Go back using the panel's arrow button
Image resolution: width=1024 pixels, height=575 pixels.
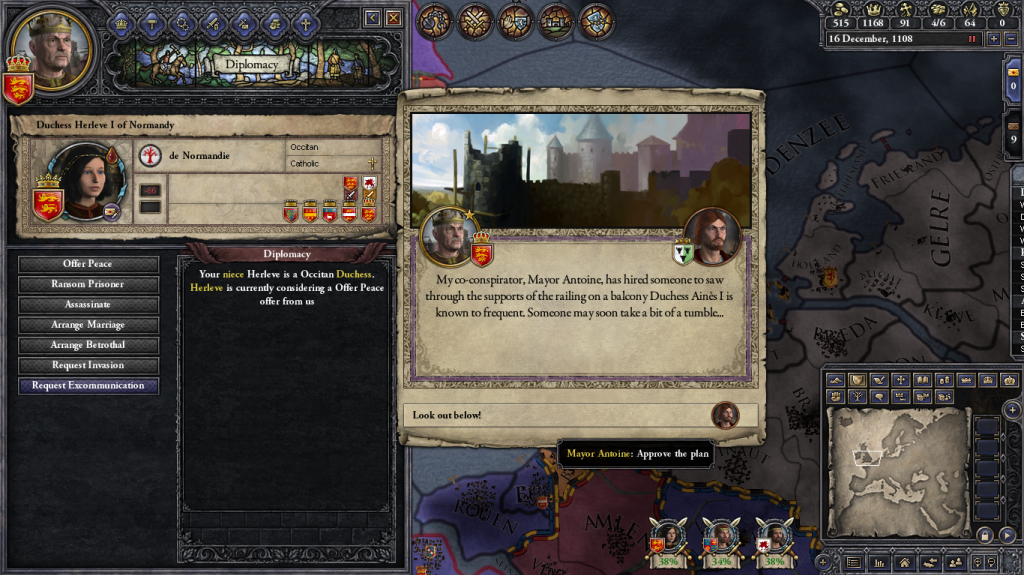click(373, 18)
